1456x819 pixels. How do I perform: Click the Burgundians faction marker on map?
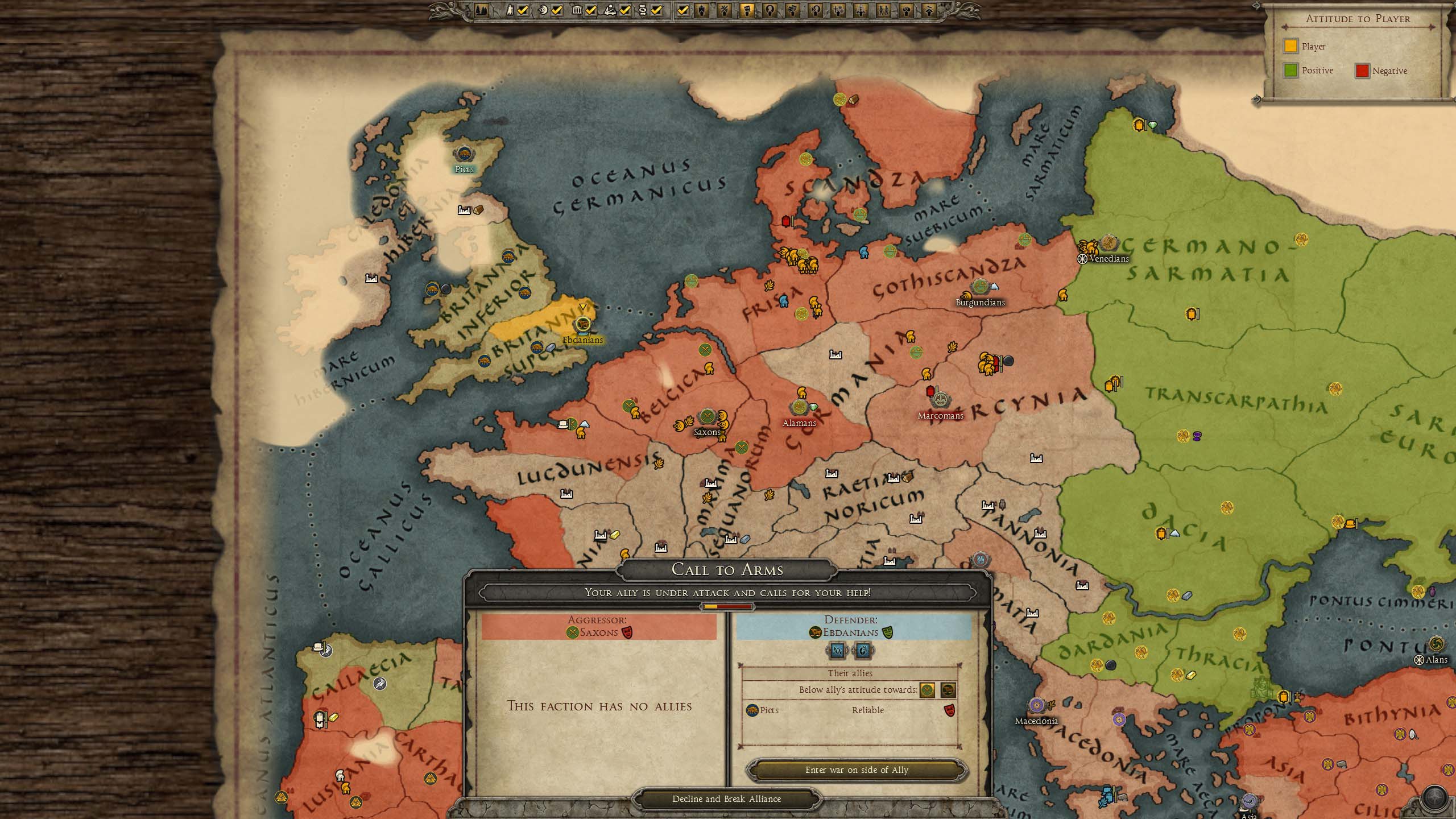coord(979,287)
